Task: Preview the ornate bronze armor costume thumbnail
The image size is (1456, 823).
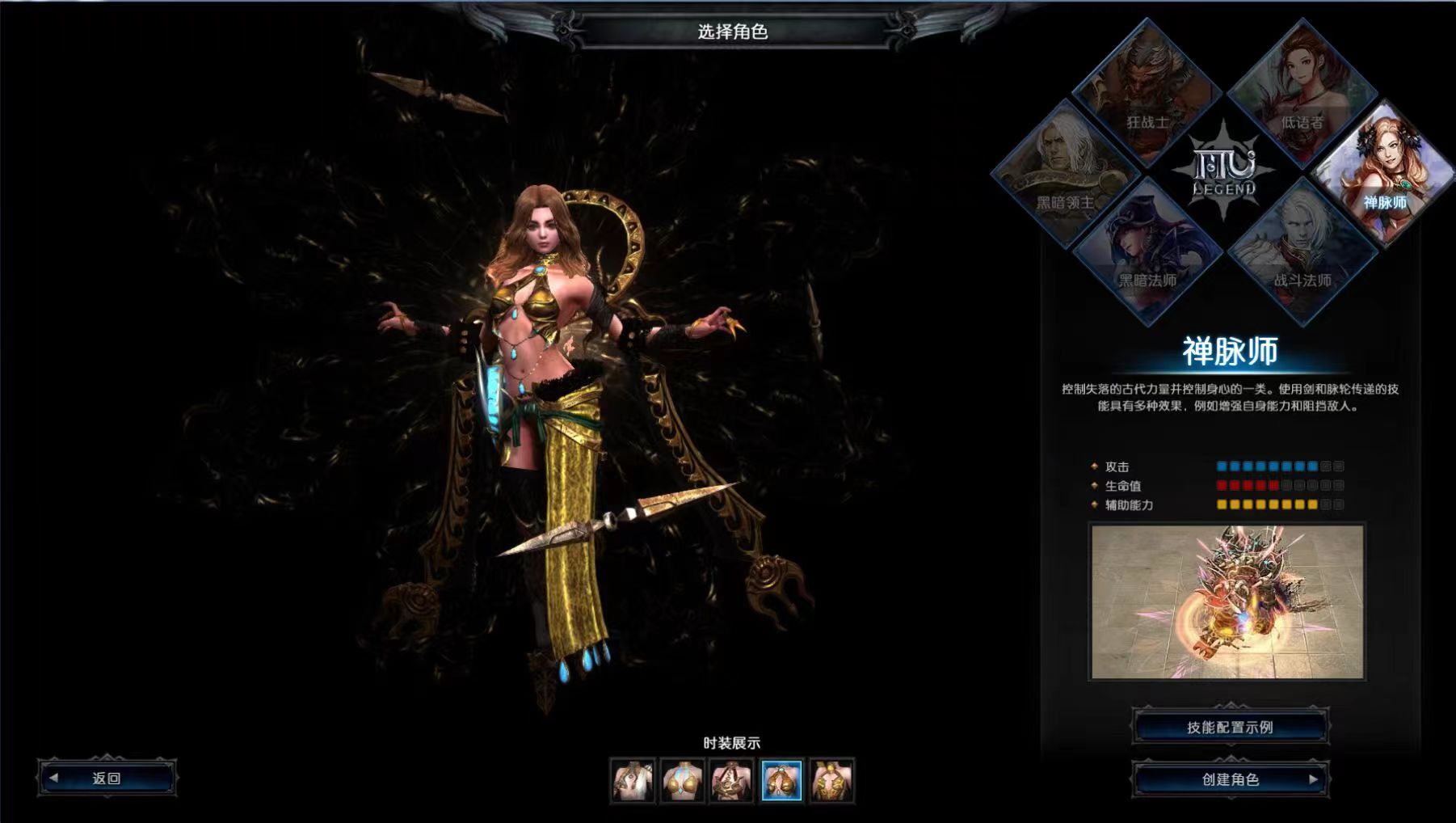Action: 732,781
